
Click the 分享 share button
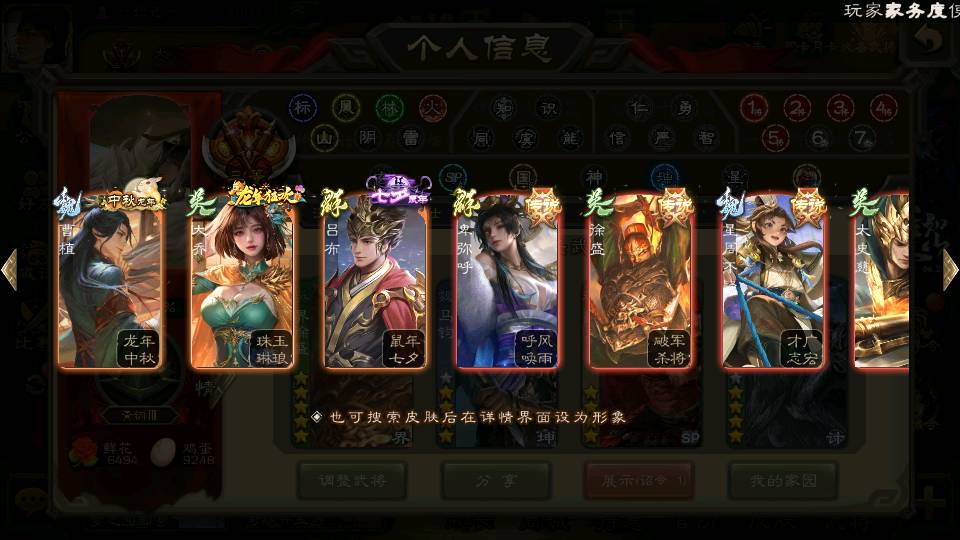pos(496,481)
